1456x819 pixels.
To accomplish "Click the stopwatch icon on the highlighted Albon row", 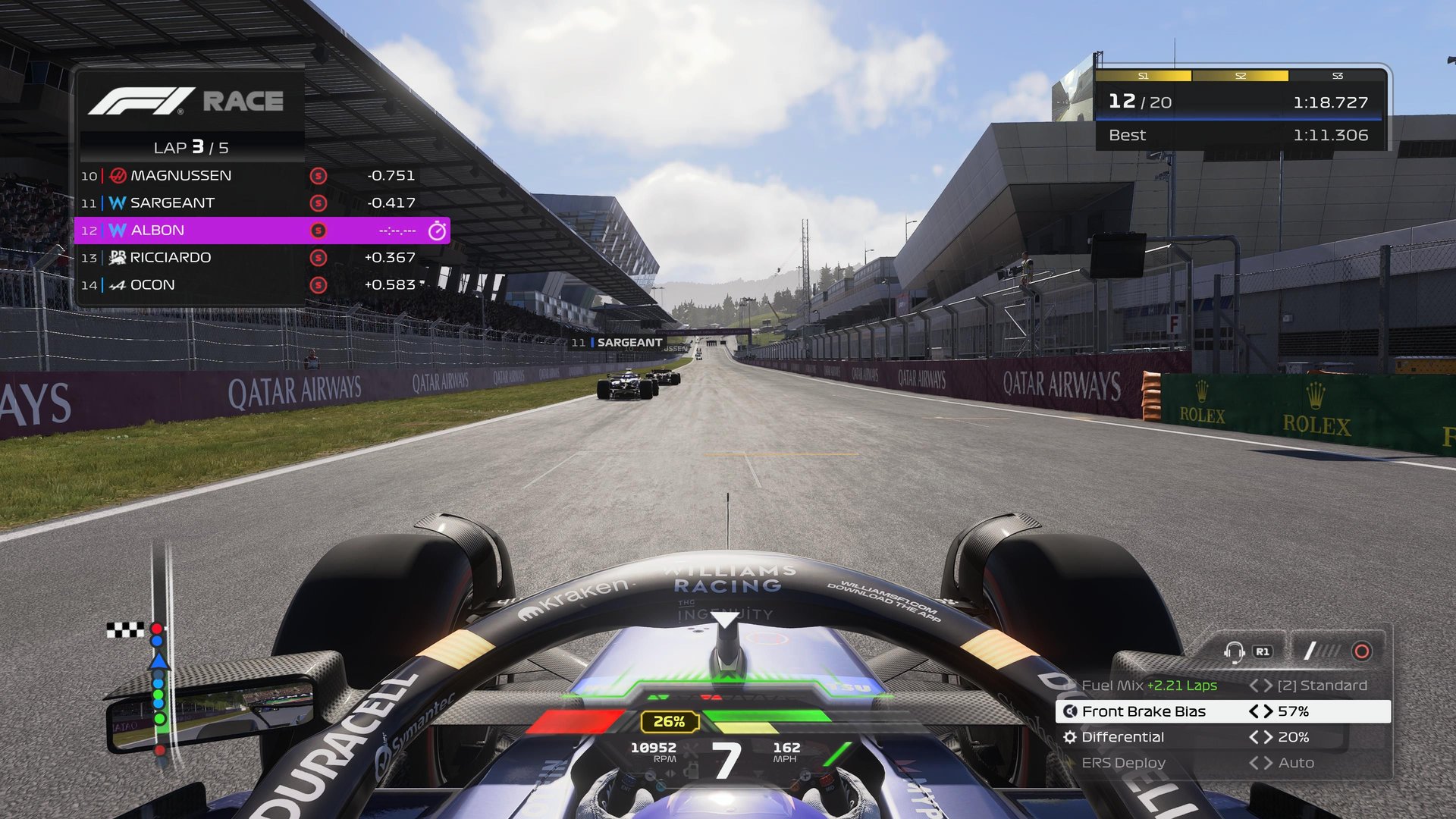I will click(x=436, y=230).
